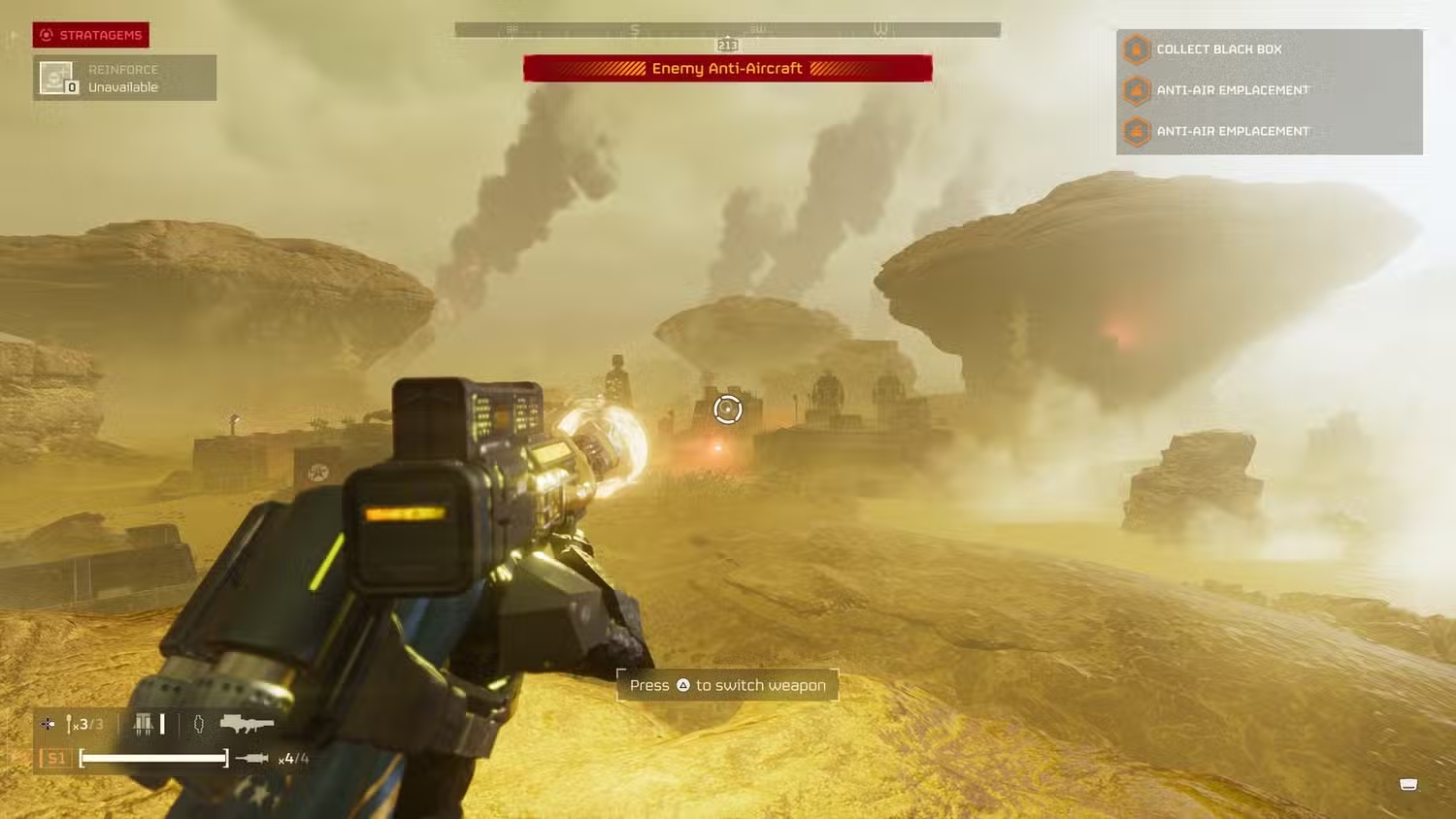Select the grenade count icon

click(x=198, y=724)
